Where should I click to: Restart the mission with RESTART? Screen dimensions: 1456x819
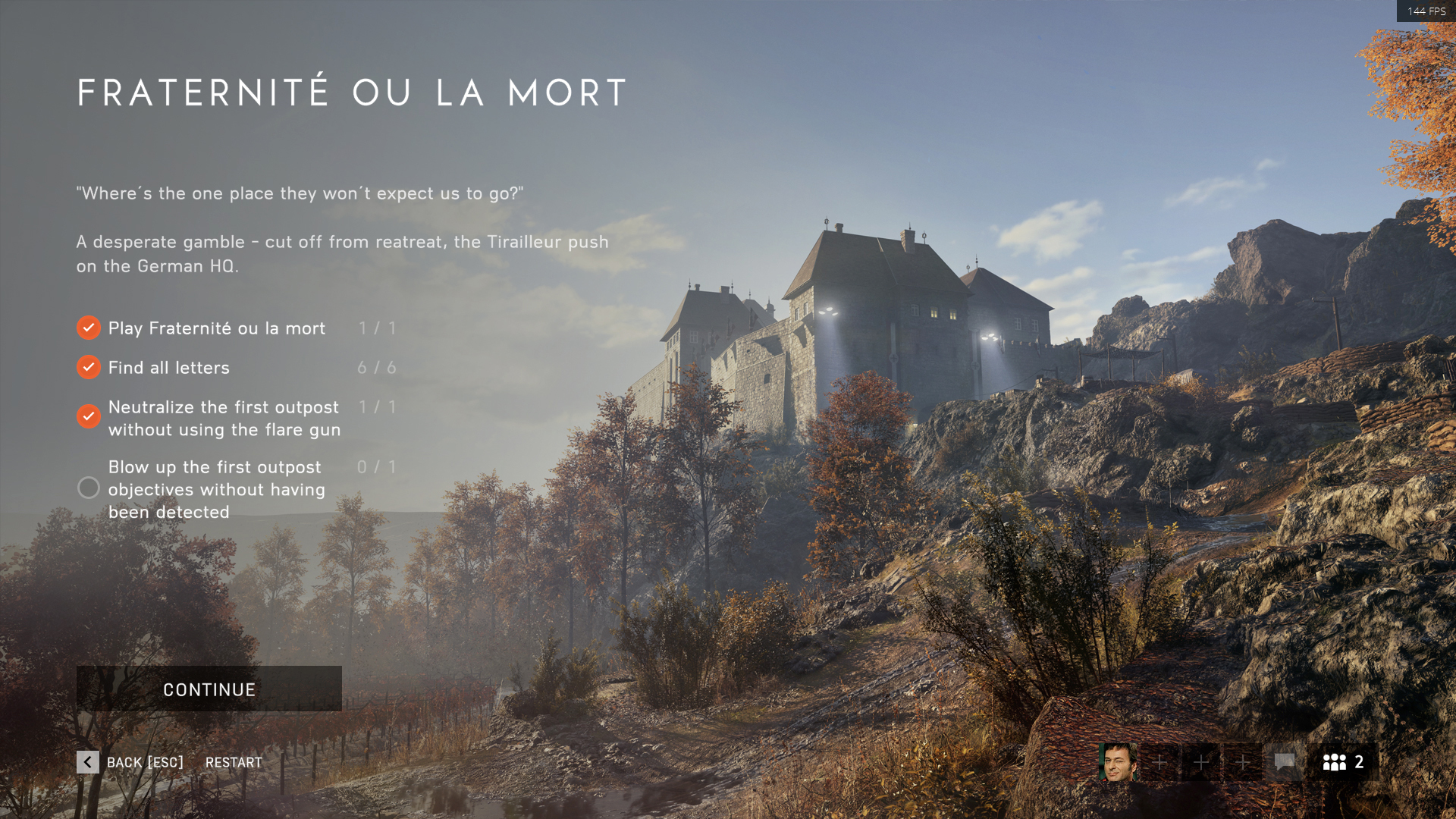click(x=234, y=762)
